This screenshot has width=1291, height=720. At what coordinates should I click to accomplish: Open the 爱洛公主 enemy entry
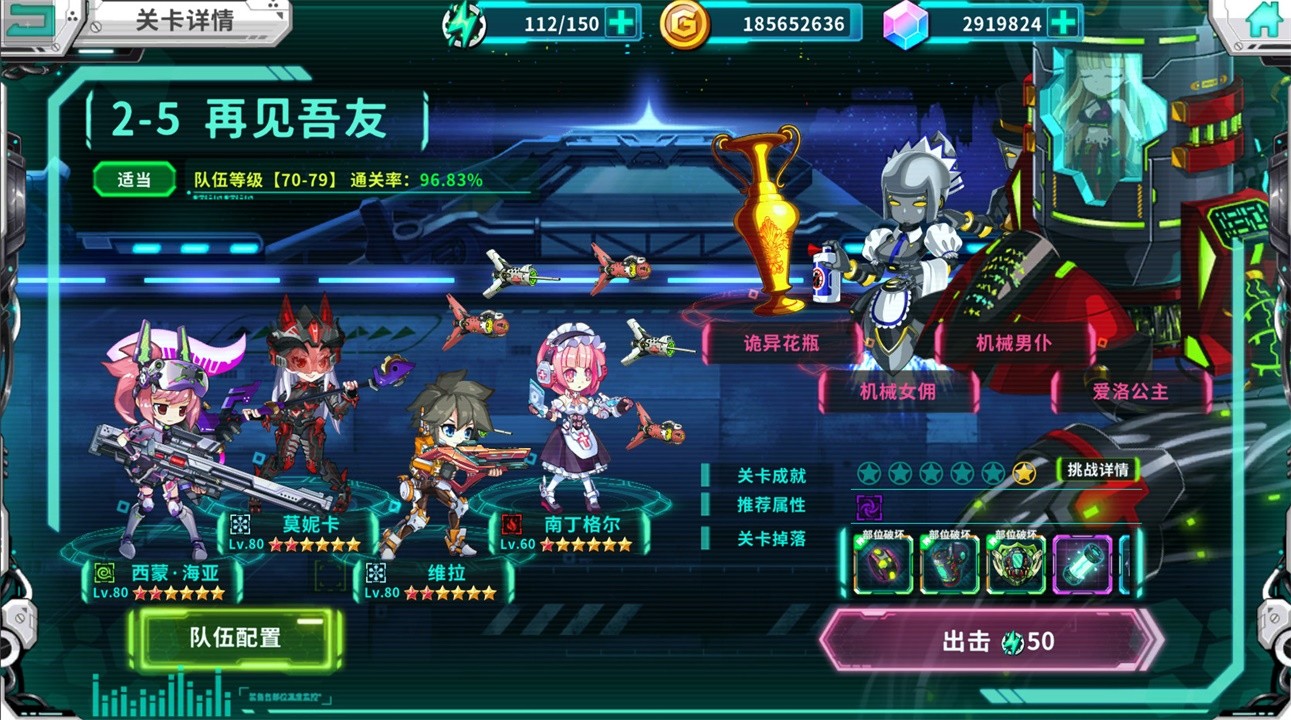coord(1131,393)
